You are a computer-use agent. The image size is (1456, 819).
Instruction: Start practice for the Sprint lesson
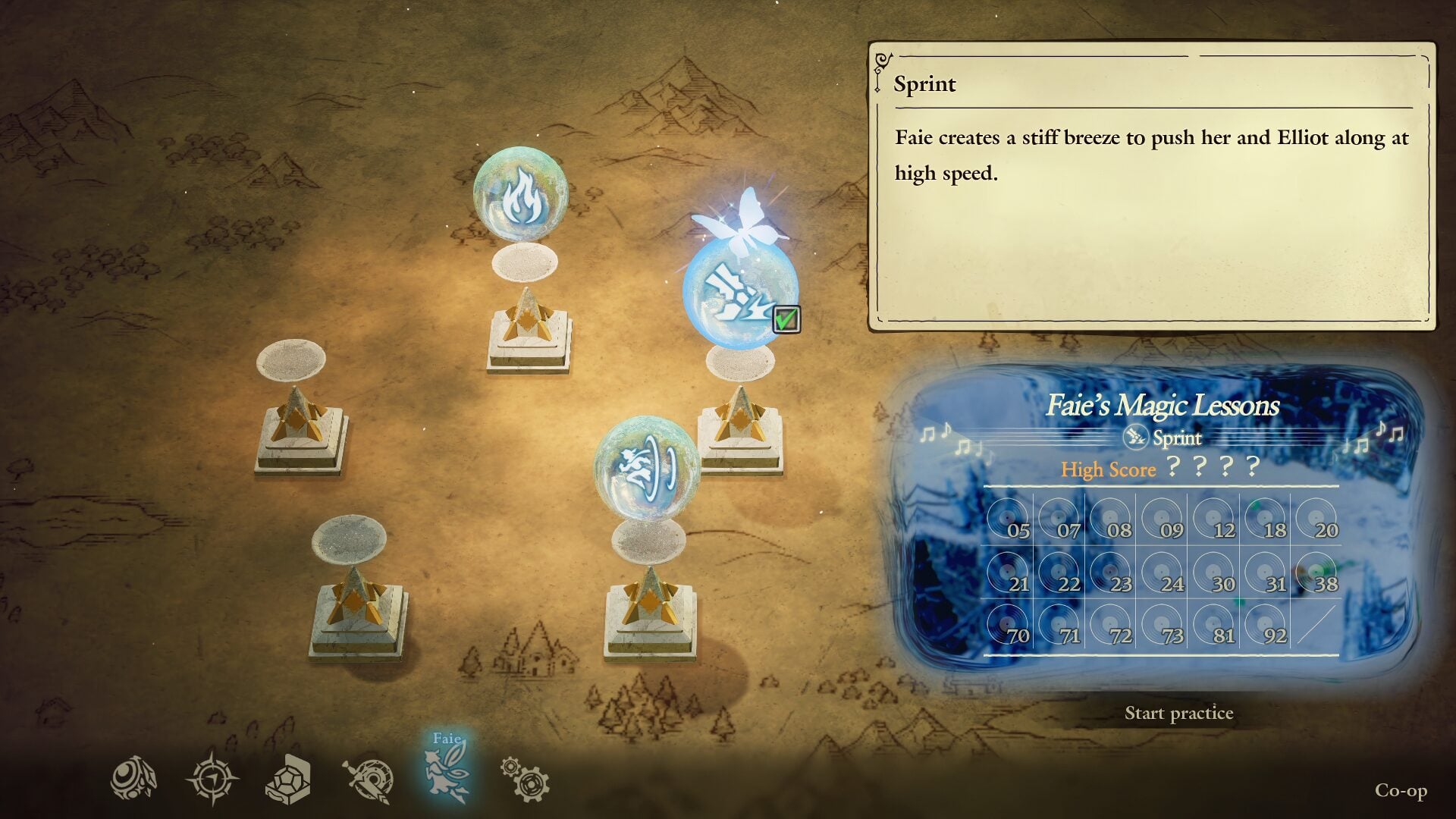tap(1178, 713)
